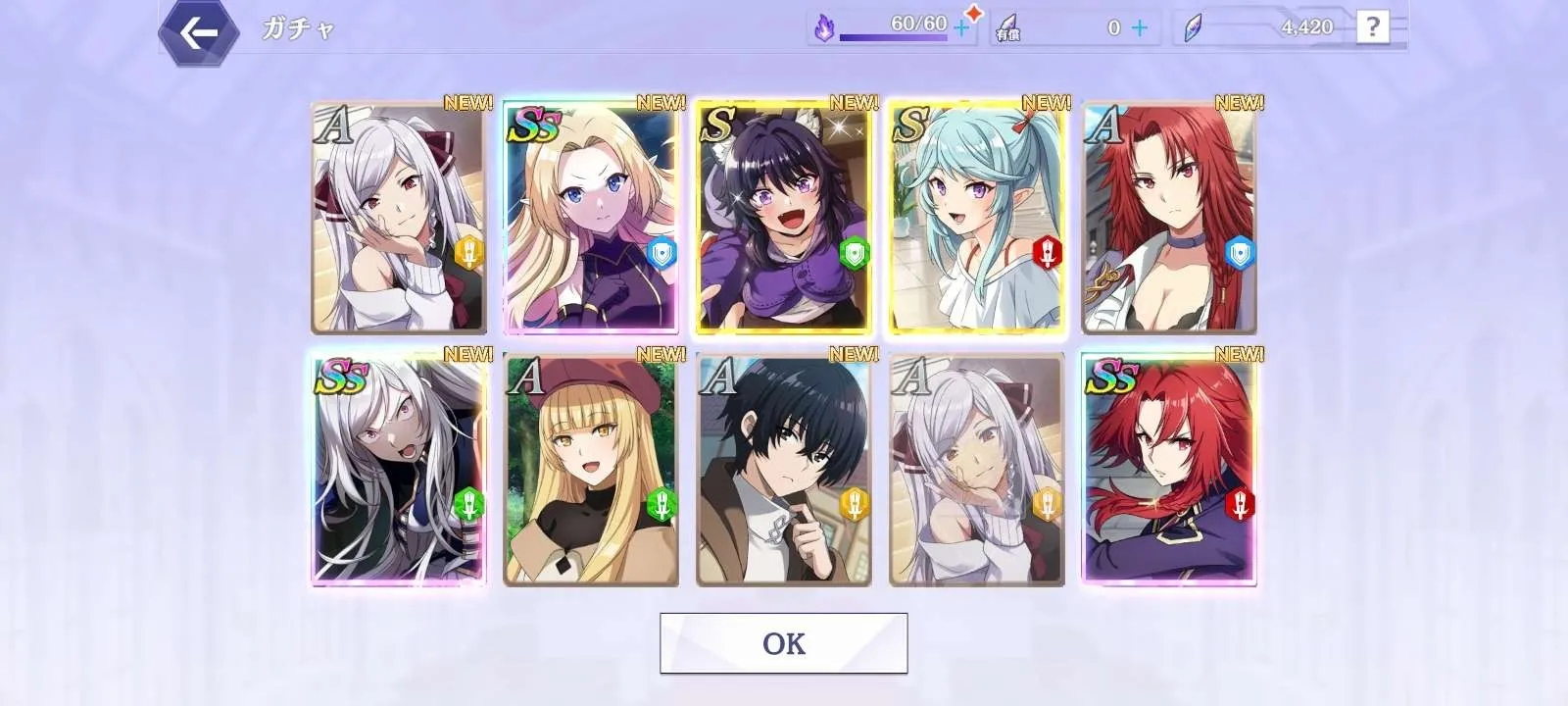View the A-rank red-haired woman card
The image size is (1568, 706).
pos(1168,218)
